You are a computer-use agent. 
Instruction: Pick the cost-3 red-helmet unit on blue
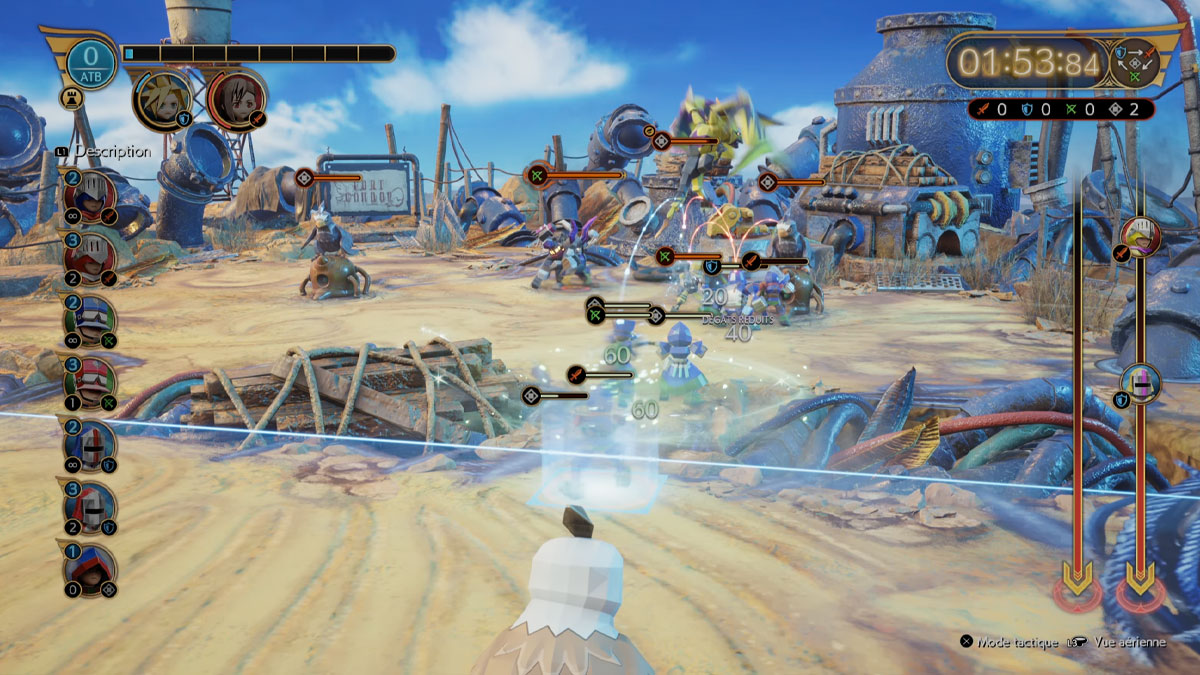coord(89,508)
